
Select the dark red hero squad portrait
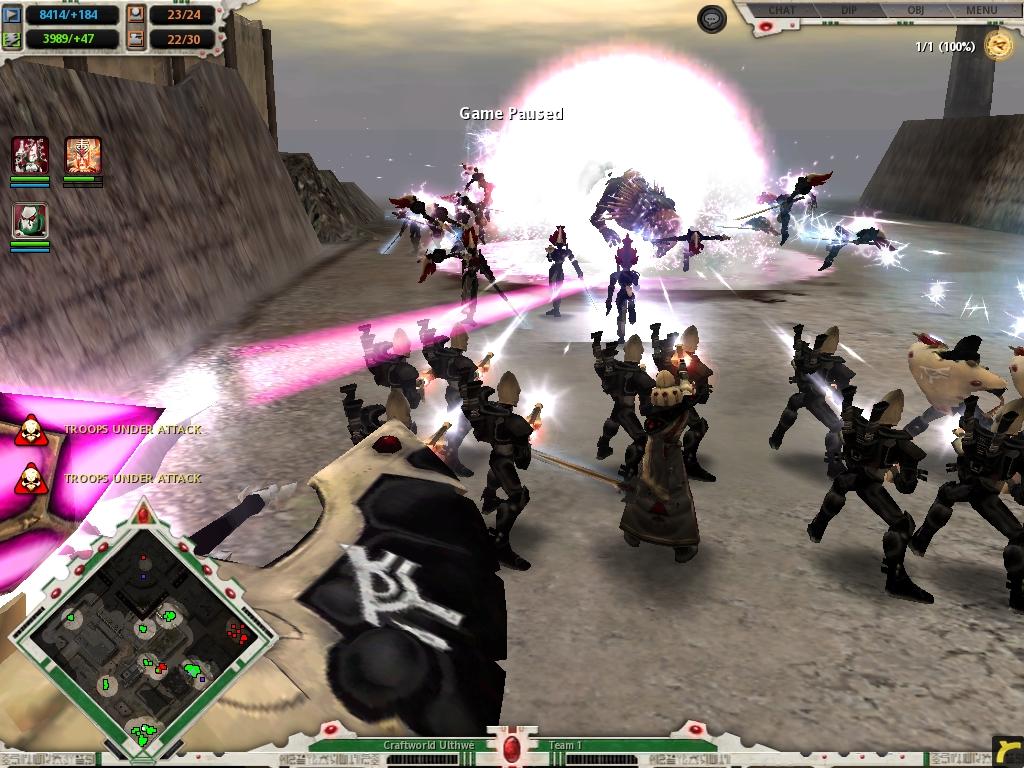click(30, 155)
